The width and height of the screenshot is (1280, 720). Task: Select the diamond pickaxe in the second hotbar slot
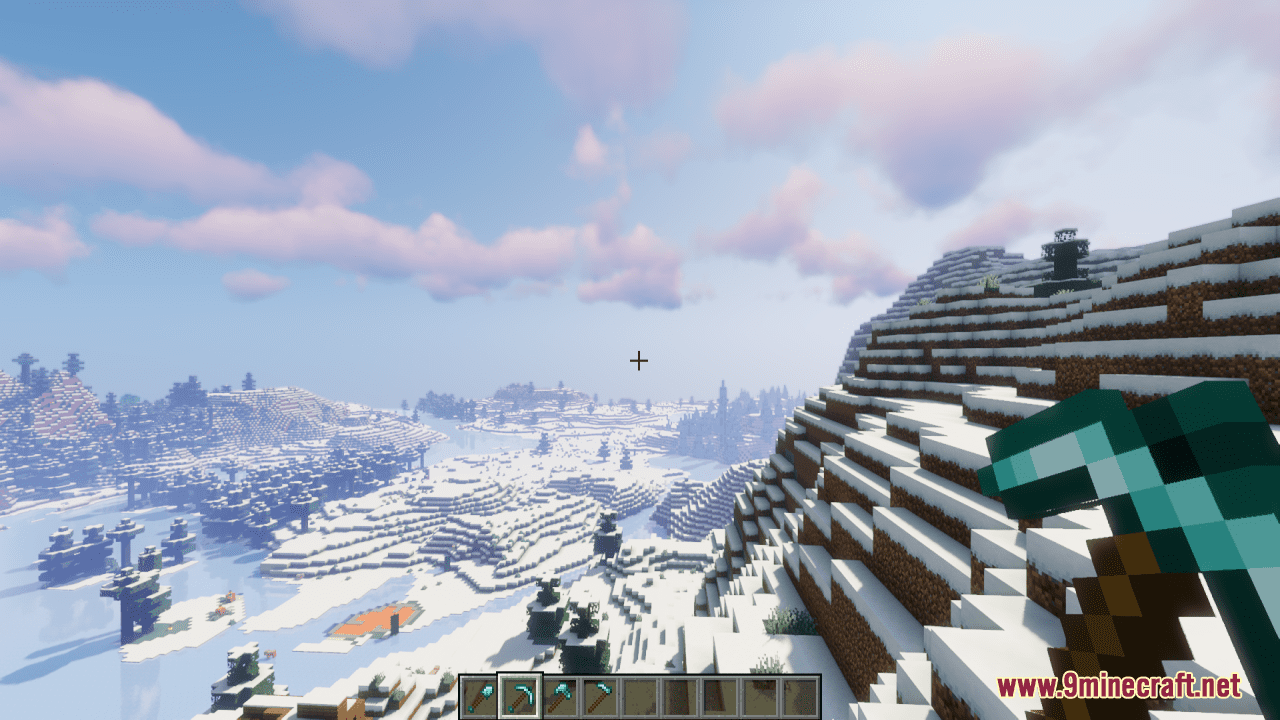521,697
